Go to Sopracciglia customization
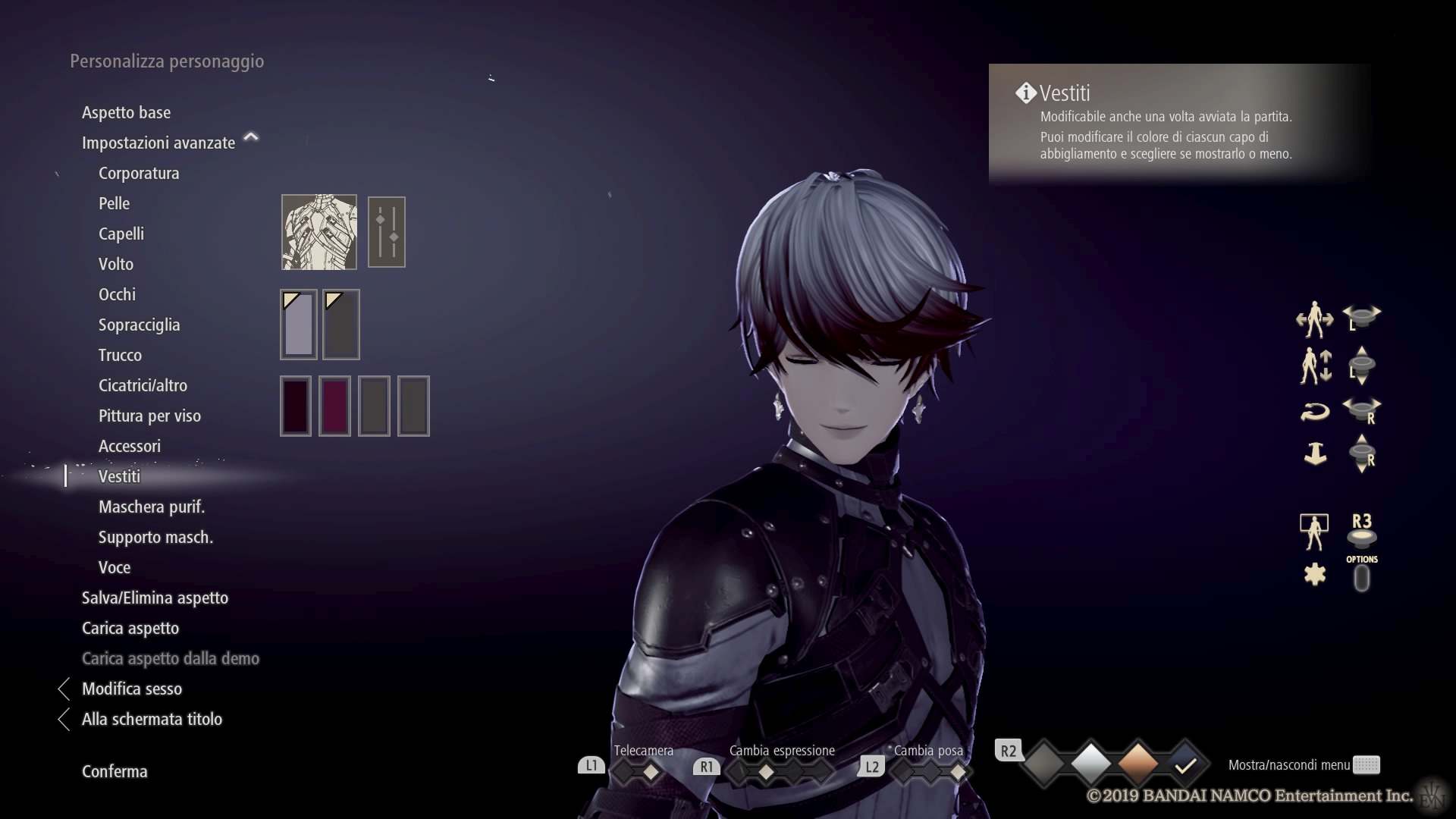 click(139, 325)
